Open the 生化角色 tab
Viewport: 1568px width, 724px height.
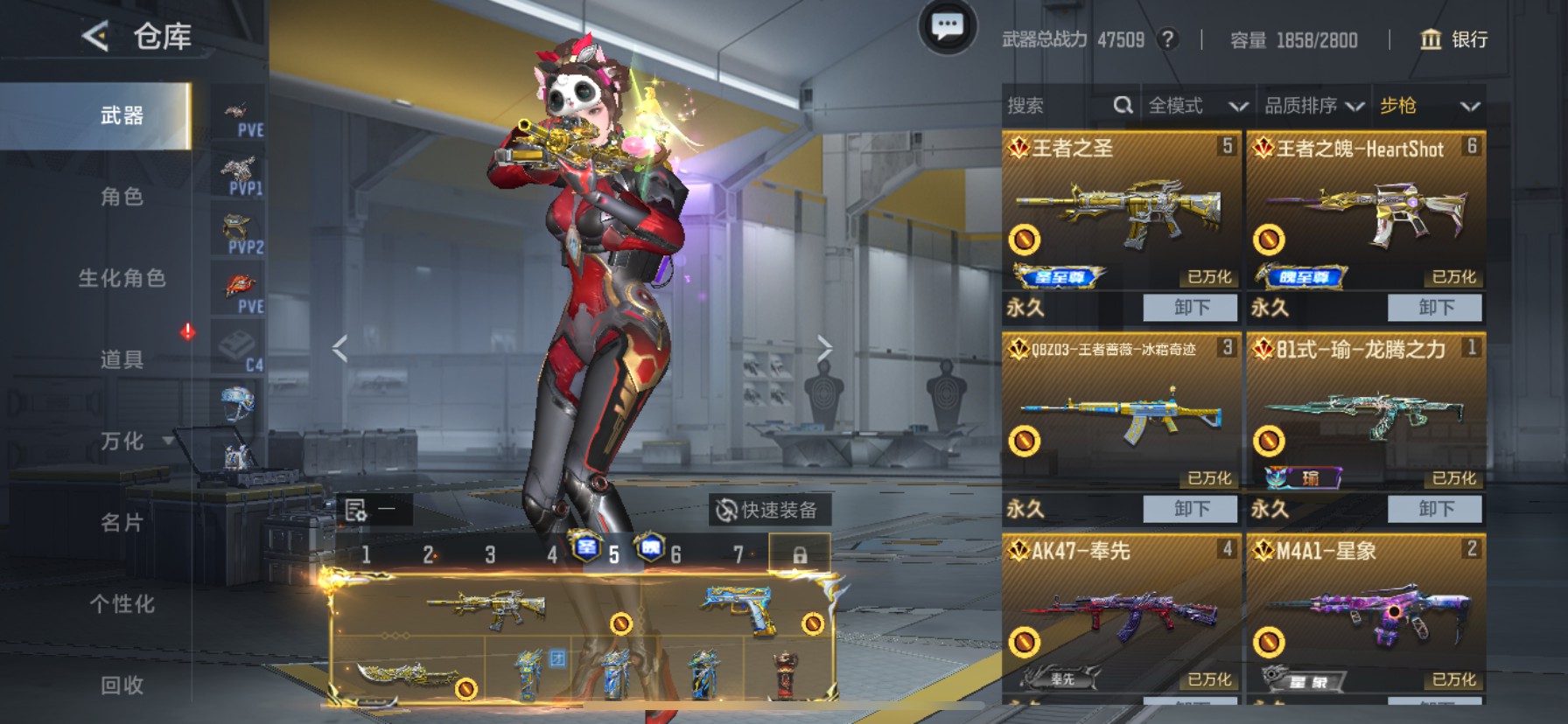coord(122,278)
